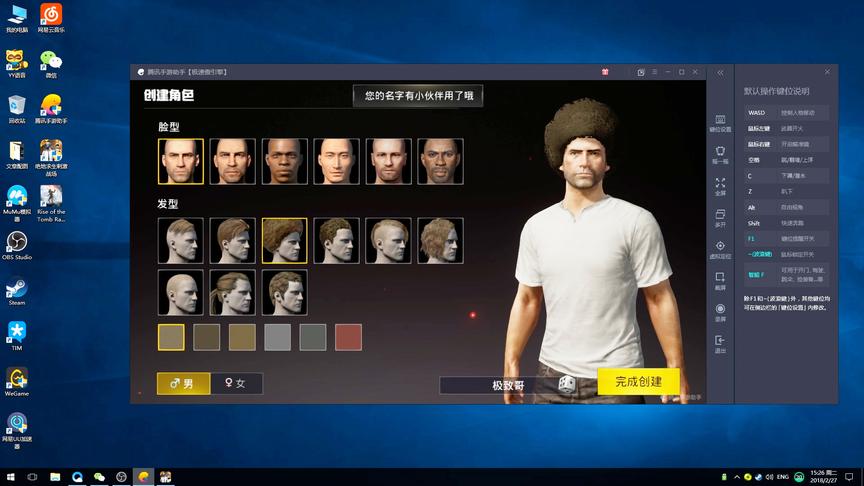Click the 完成创建 (finish creation) button
The image size is (864, 486).
(638, 381)
